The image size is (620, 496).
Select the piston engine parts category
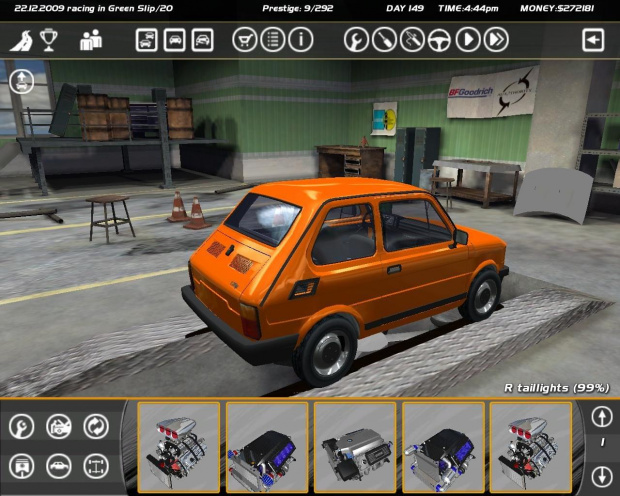[21, 465]
